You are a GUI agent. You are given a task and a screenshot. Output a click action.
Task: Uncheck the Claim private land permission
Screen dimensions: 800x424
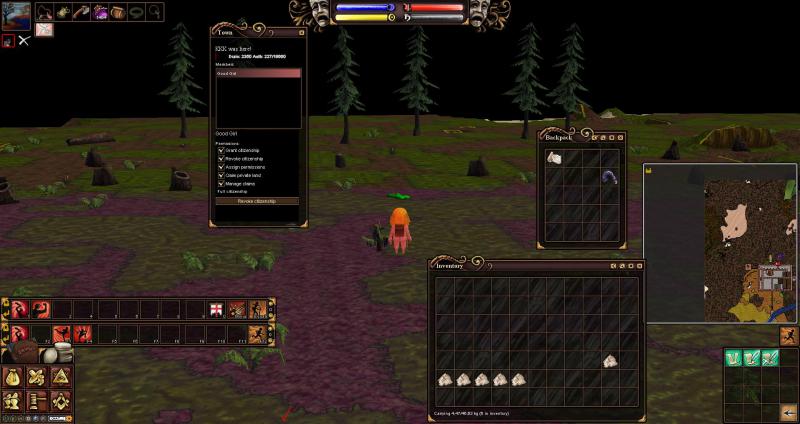click(x=221, y=175)
